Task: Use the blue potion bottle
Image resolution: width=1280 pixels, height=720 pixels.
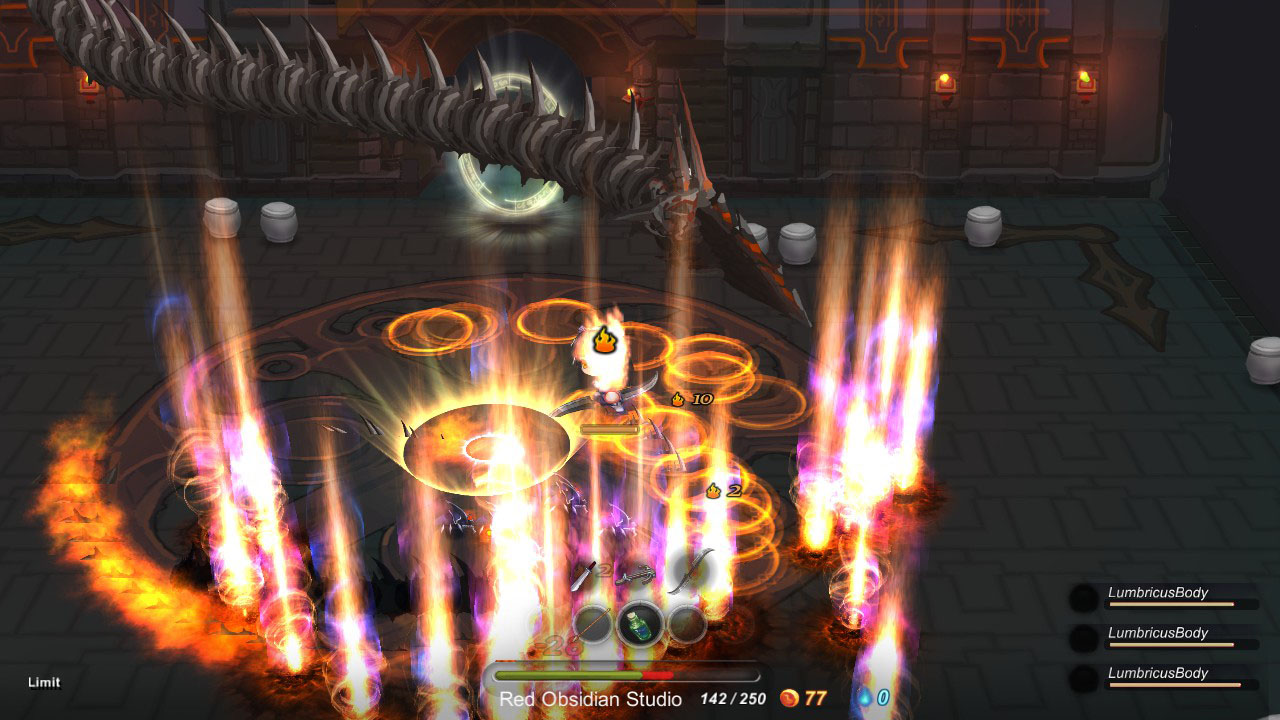Action: coord(640,622)
